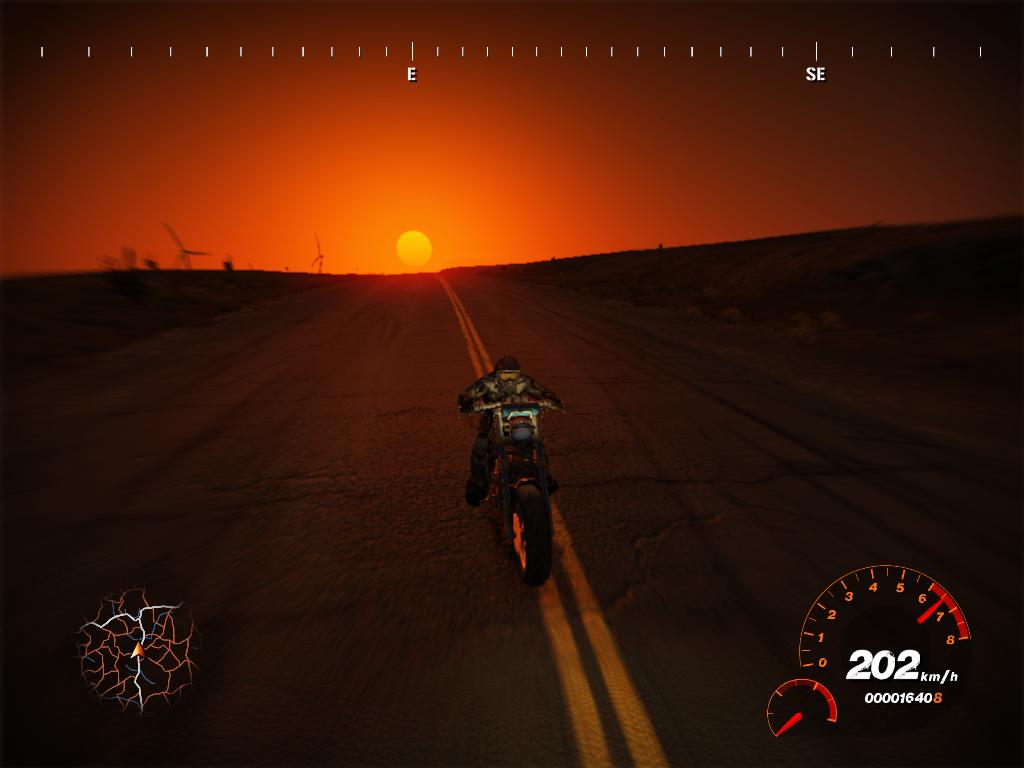The image size is (1024, 768).
Task: Select the SE heading on the compass
Action: click(x=815, y=74)
